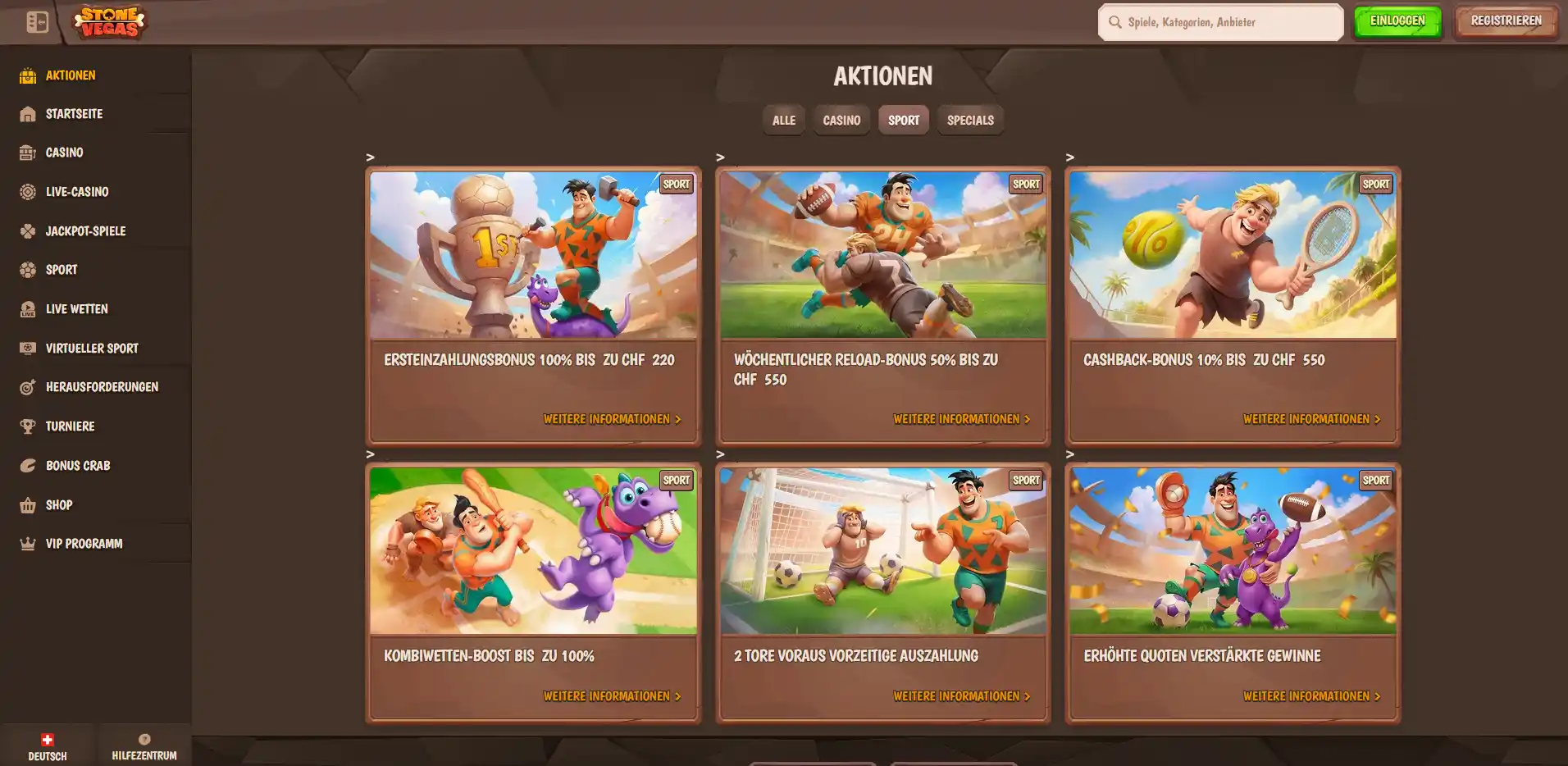Image resolution: width=1568 pixels, height=766 pixels.
Task: Open Live-Casino via its sidebar icon
Action: point(27,191)
